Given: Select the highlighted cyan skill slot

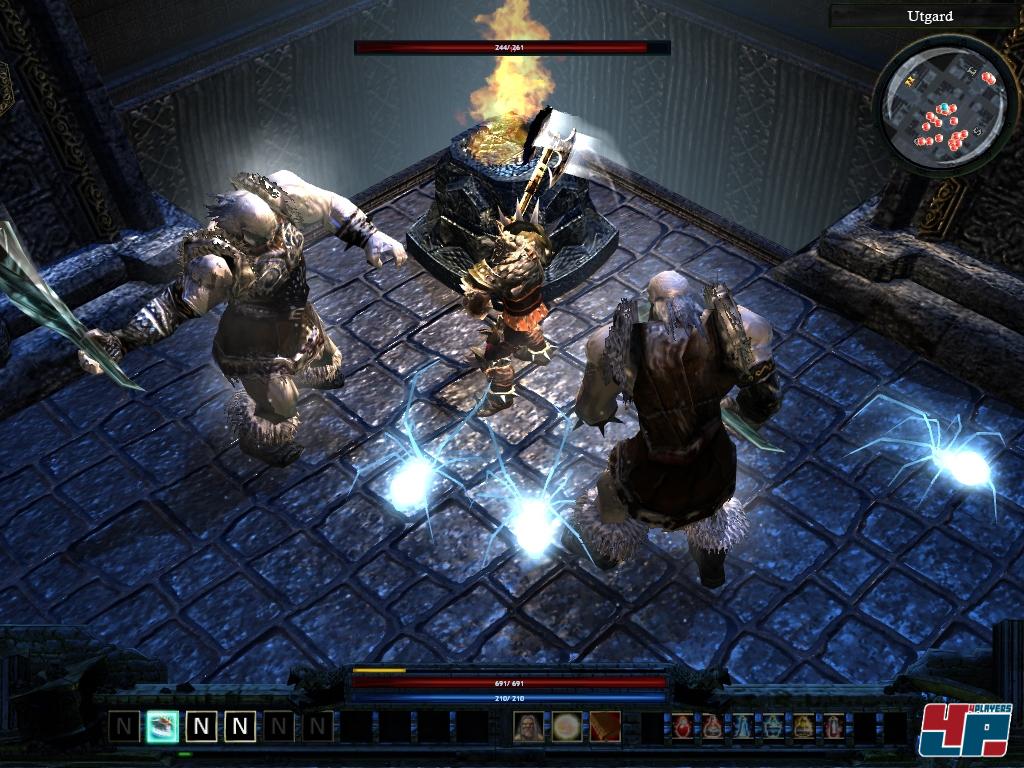Looking at the screenshot, I should [x=162, y=726].
